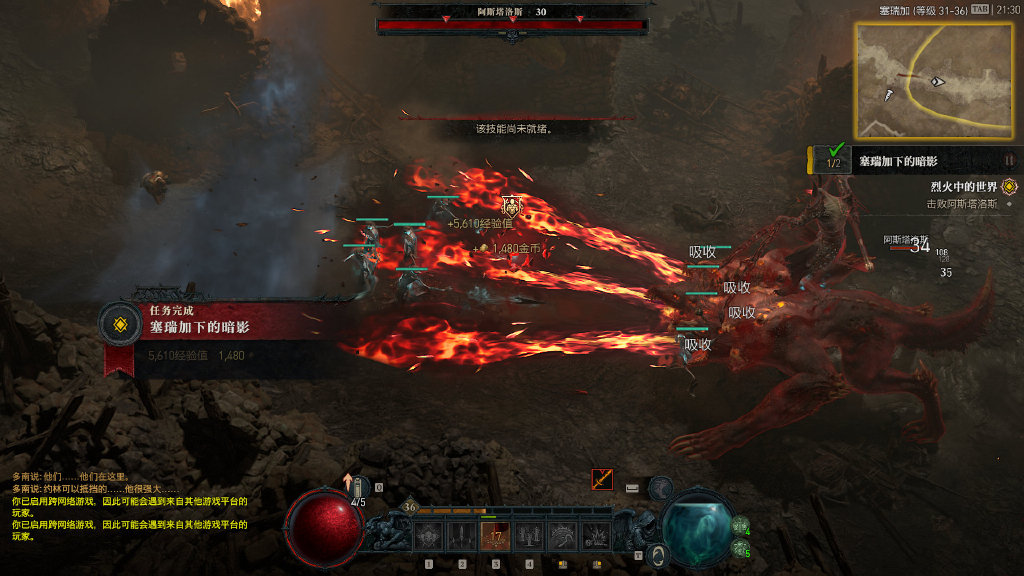1024x576 pixels.
Task: Activate the fourth skill slot
Action: pyautogui.click(x=529, y=537)
